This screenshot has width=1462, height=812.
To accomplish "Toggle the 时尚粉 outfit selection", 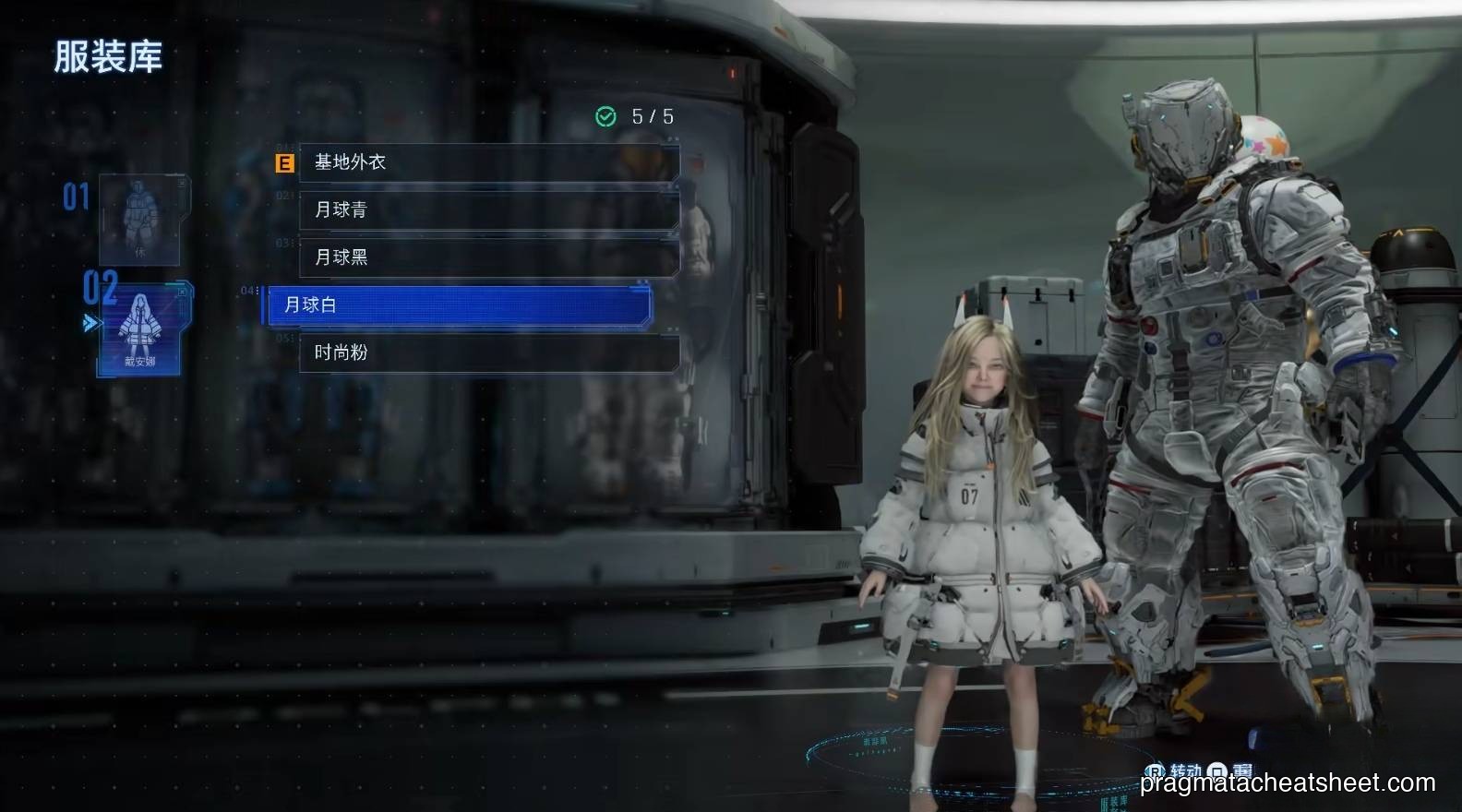I will coord(488,352).
